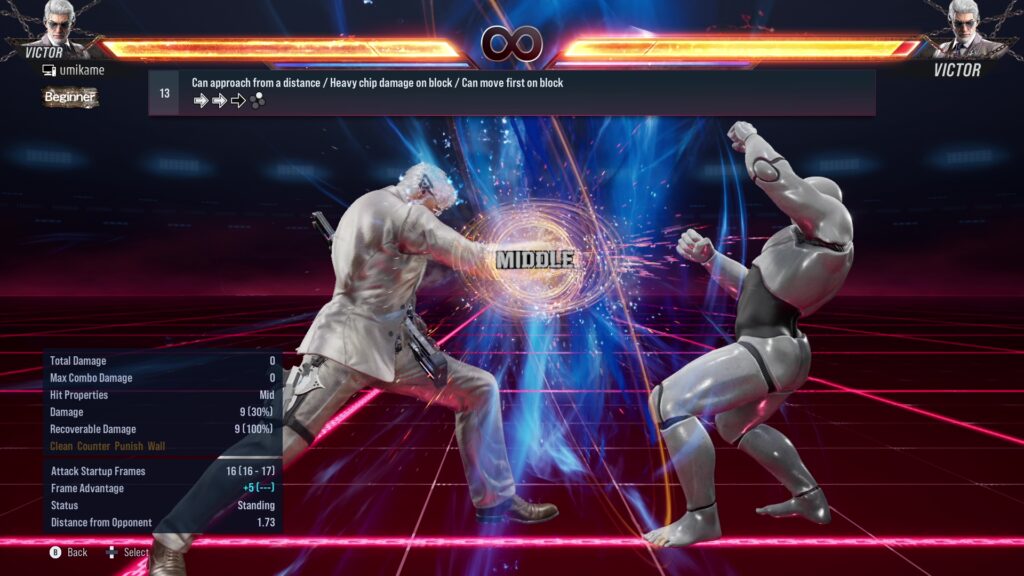Click the right player's Victor portrait
1024x576 pixels.
[x=962, y=25]
